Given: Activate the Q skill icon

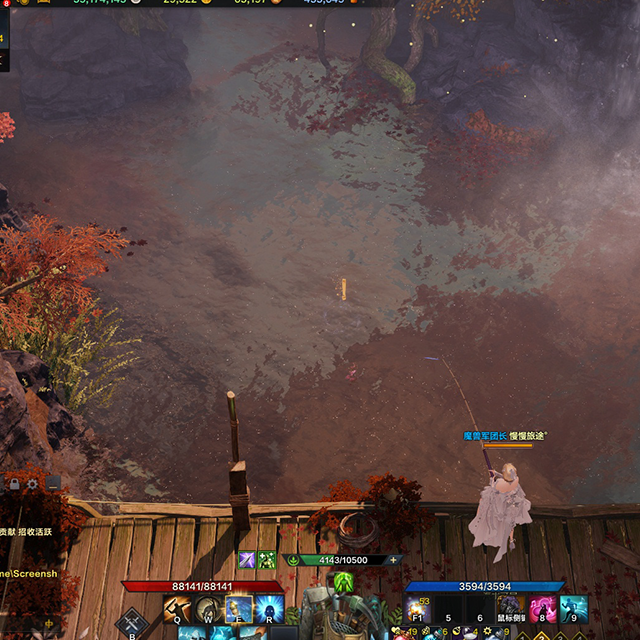Looking at the screenshot, I should [178, 610].
